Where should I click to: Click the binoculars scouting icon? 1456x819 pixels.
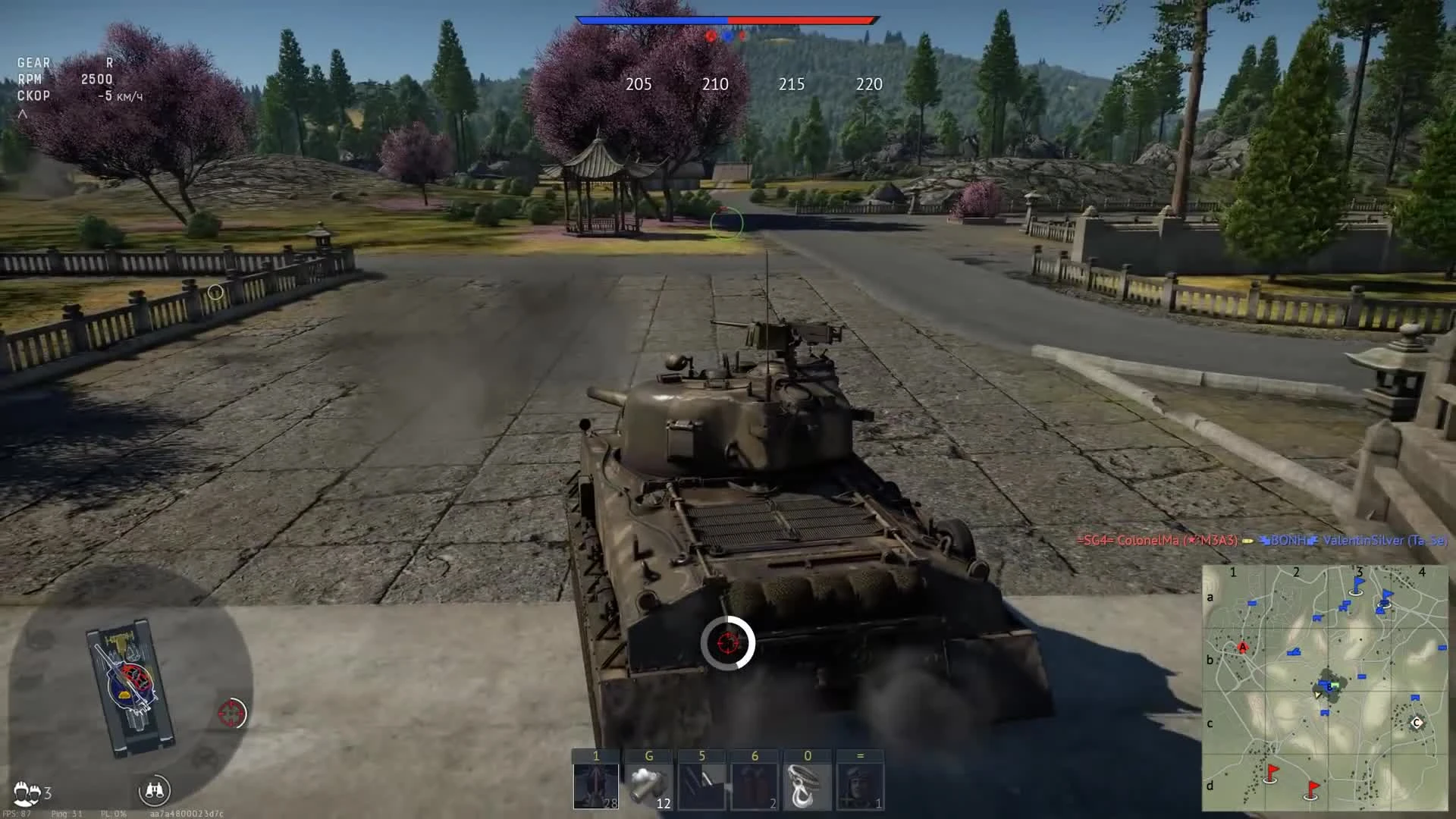156,791
